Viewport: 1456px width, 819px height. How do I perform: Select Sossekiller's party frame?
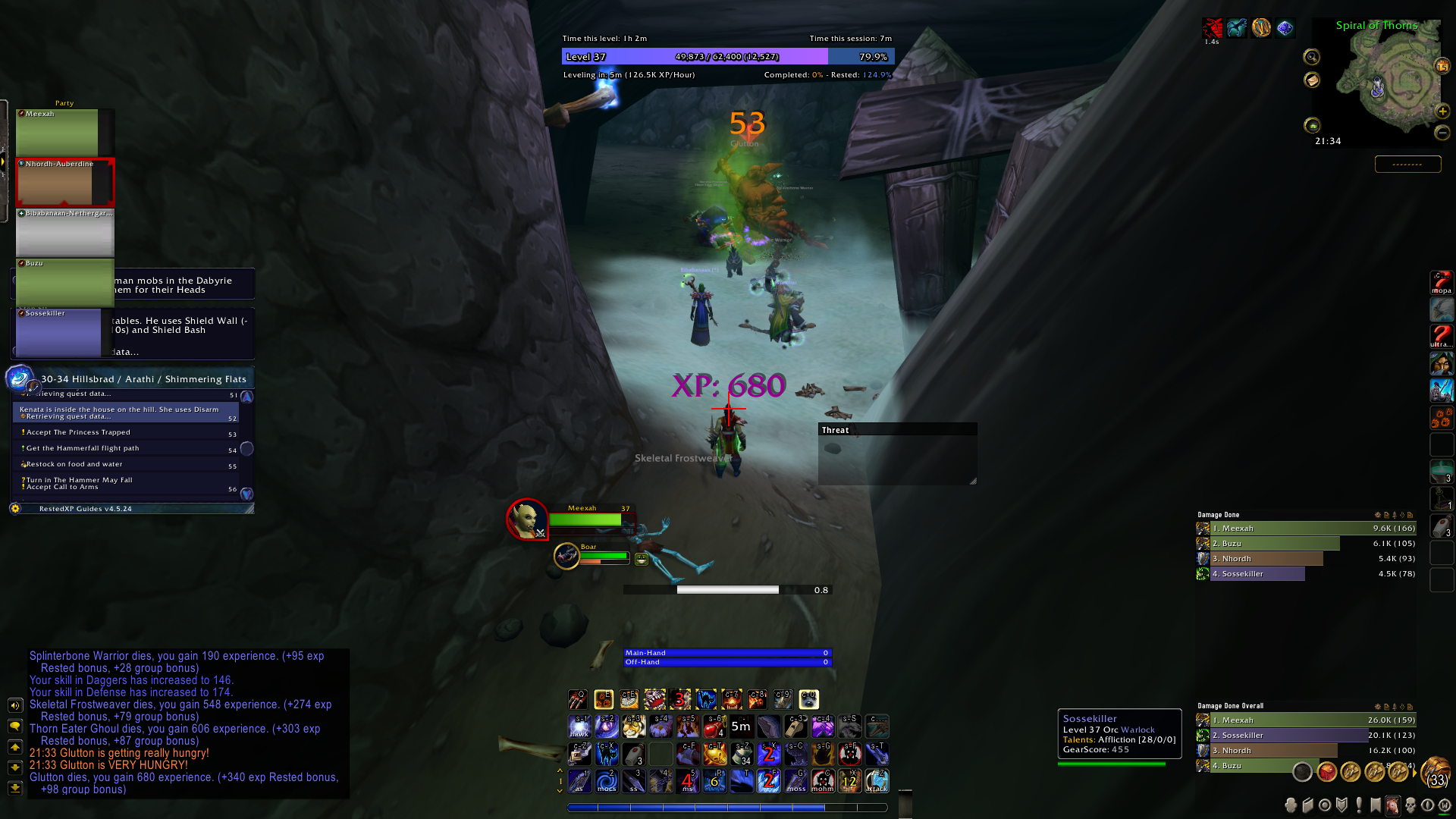tap(58, 332)
